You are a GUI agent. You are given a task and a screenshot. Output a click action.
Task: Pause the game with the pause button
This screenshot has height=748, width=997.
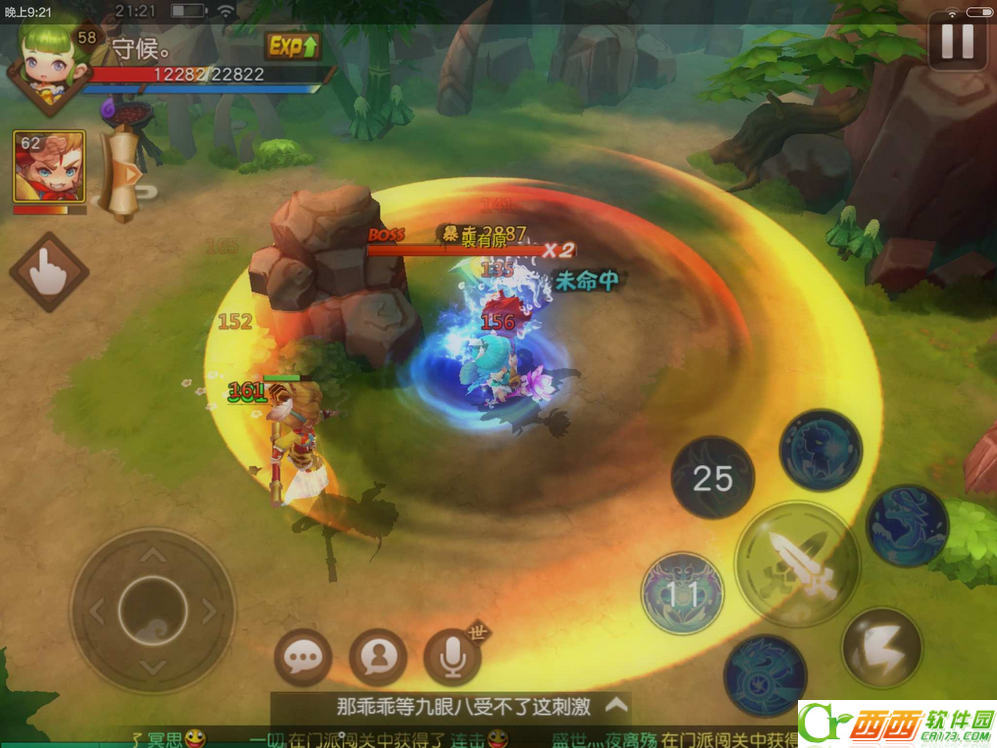[x=957, y=42]
